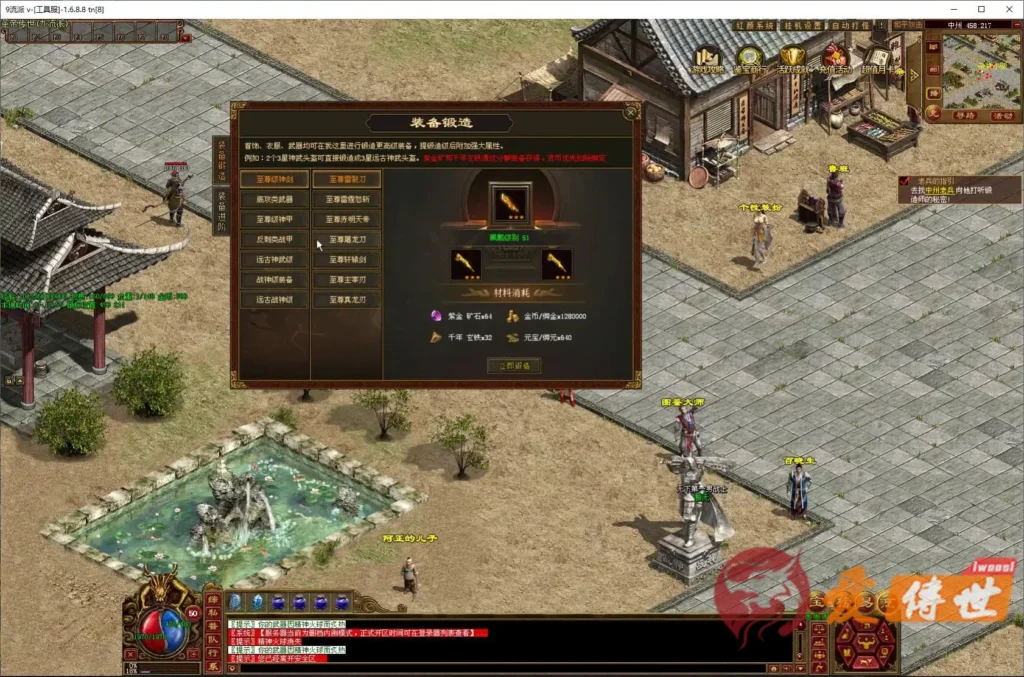Open the 超值月卡 monthly card icon

(x=878, y=61)
